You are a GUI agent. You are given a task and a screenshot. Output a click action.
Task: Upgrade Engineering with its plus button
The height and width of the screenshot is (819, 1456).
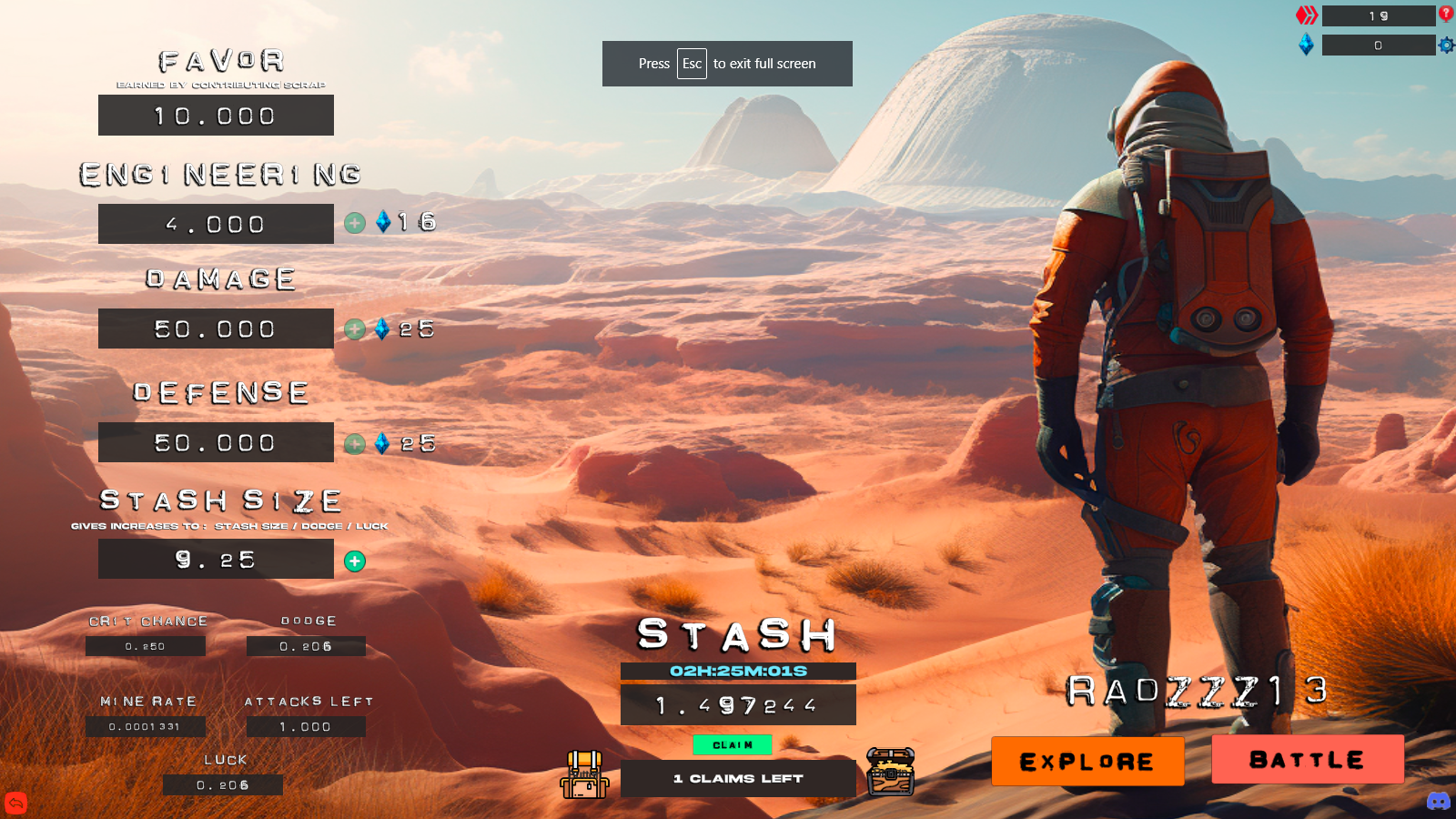pyautogui.click(x=355, y=223)
